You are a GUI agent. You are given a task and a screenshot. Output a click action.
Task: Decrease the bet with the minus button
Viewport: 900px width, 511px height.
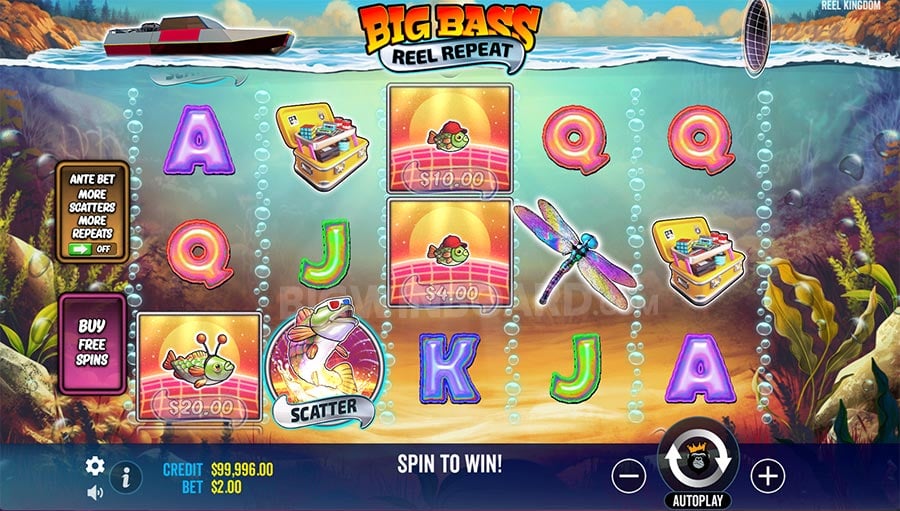pyautogui.click(x=628, y=476)
